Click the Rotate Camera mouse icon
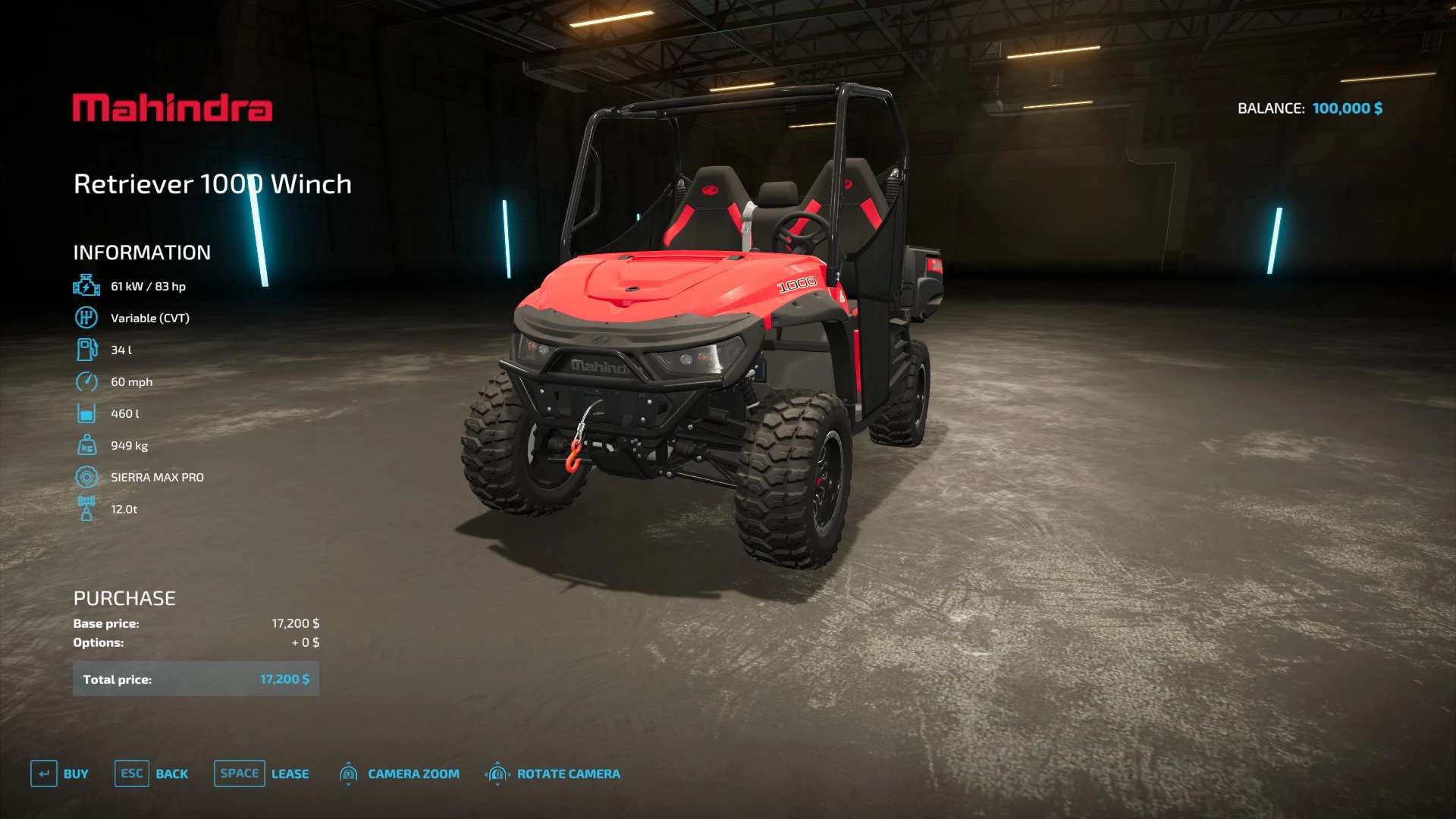The width and height of the screenshot is (1456, 819). pos(497,773)
